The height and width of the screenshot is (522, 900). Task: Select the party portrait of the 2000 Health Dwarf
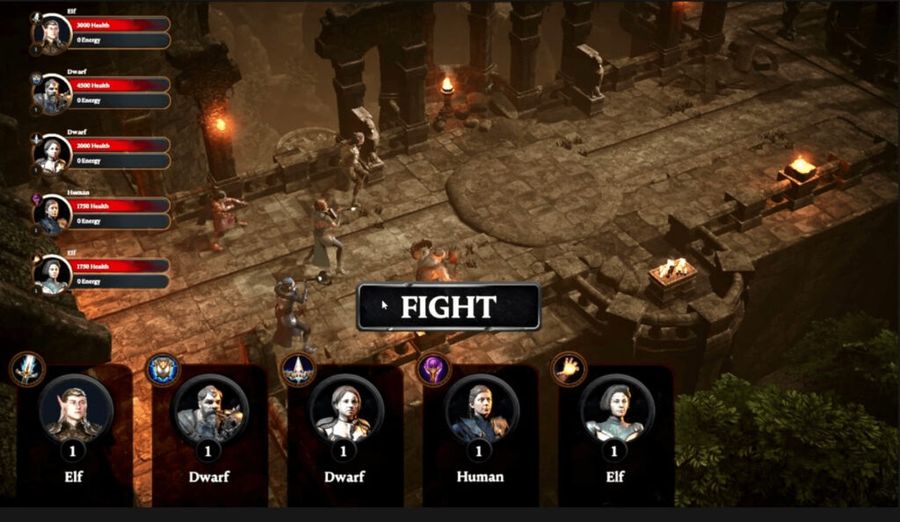(x=52, y=153)
